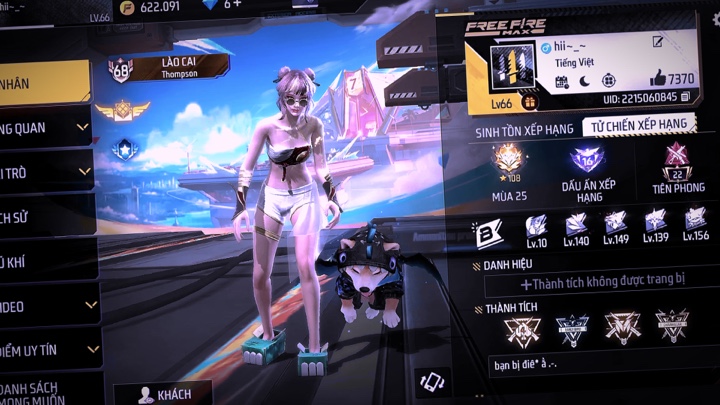Select the highlighted Cá Nhân sidebar tab
The image size is (720, 405).
[x=45, y=85]
